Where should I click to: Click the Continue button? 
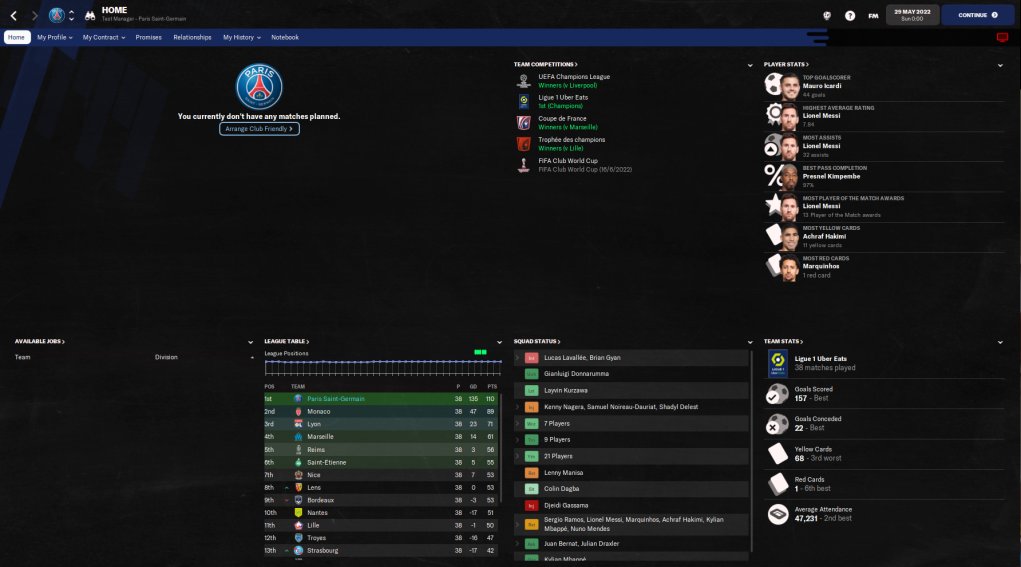pos(977,15)
